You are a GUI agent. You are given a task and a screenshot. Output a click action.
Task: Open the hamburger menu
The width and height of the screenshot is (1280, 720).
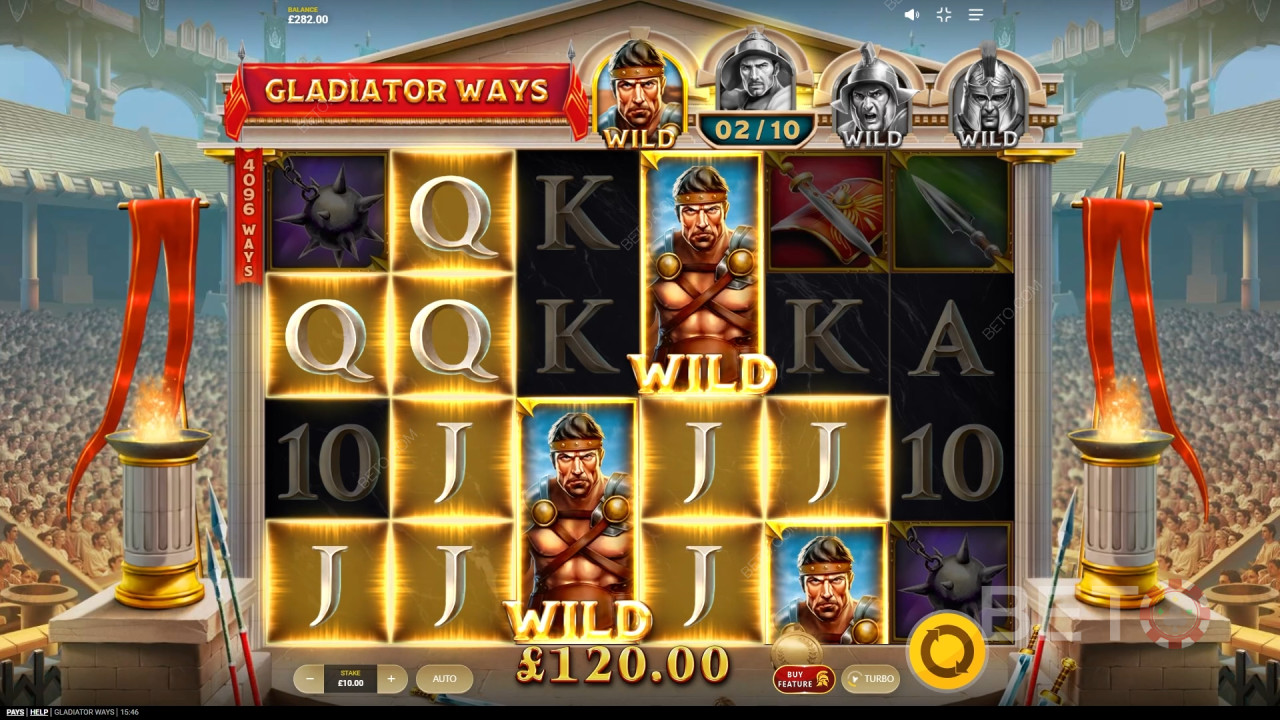[x=976, y=15]
